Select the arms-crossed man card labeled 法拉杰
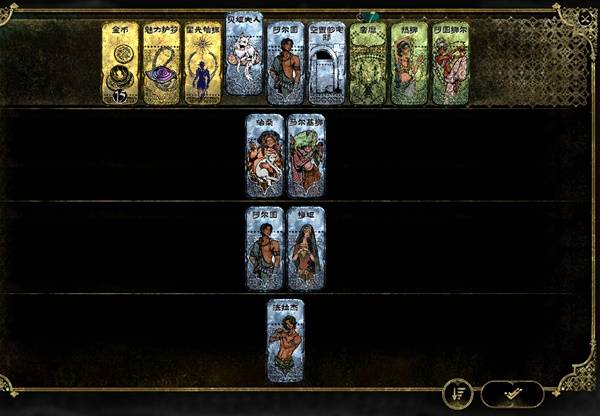Image resolution: width=600 pixels, height=416 pixels. [x=285, y=340]
